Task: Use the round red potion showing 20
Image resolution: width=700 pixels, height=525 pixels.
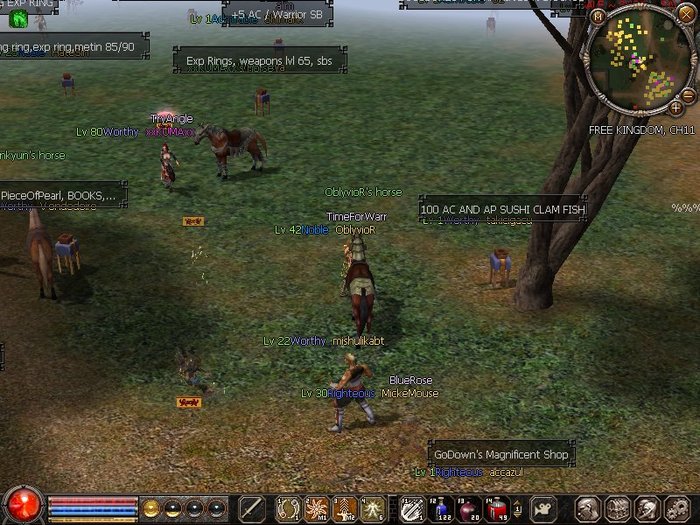Action: pos(468,508)
